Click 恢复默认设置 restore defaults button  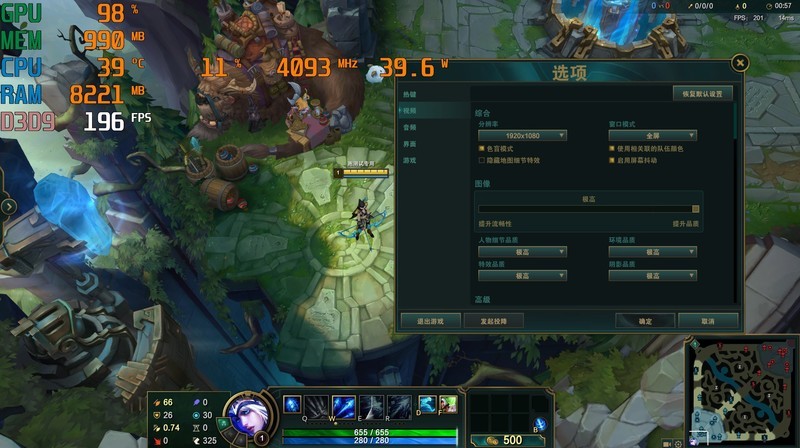click(x=708, y=93)
